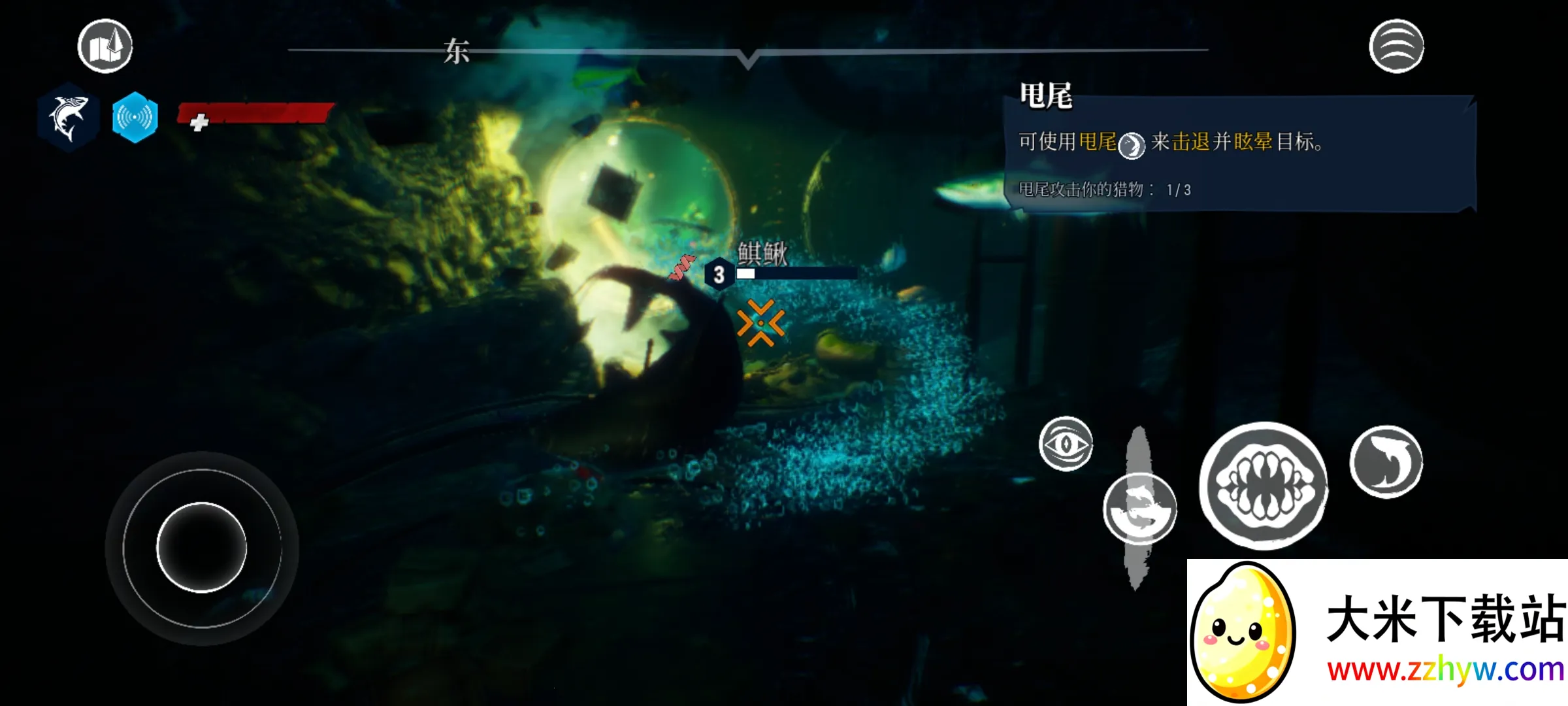Visit the www.zzhyw.com watermark link
The image size is (1568, 706).
point(1445,670)
